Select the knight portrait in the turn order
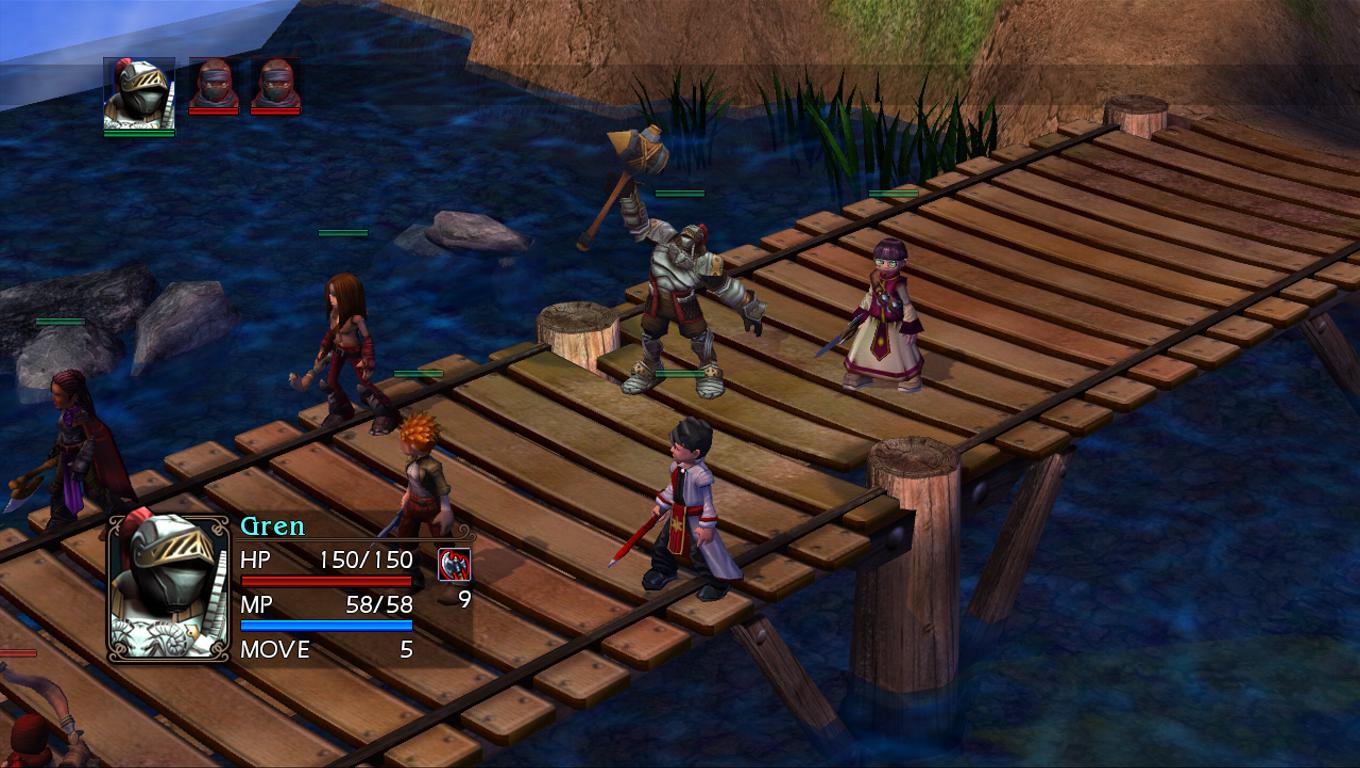 [x=139, y=94]
